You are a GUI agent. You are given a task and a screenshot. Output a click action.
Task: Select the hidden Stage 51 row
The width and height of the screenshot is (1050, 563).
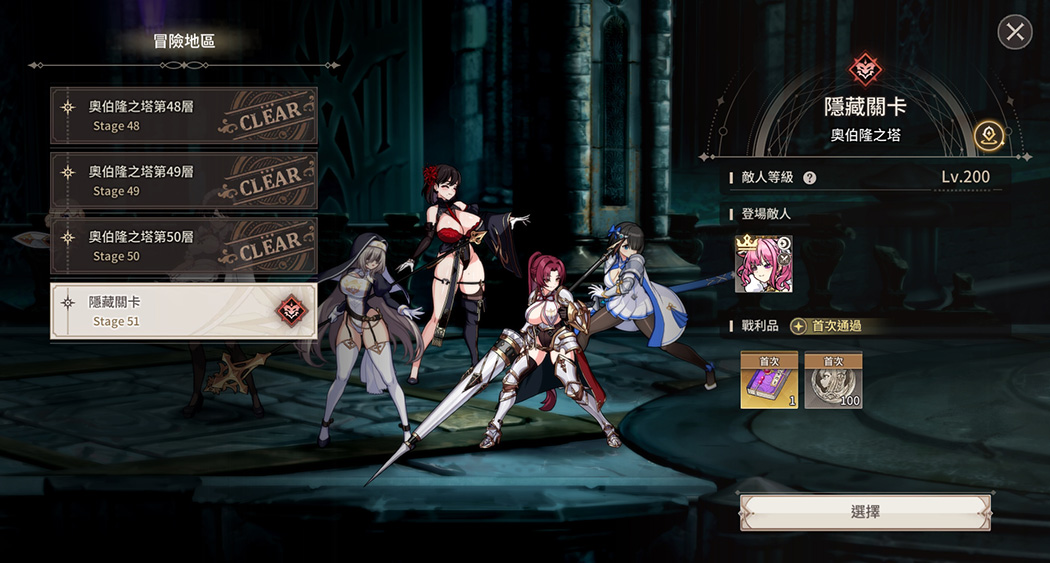point(184,311)
